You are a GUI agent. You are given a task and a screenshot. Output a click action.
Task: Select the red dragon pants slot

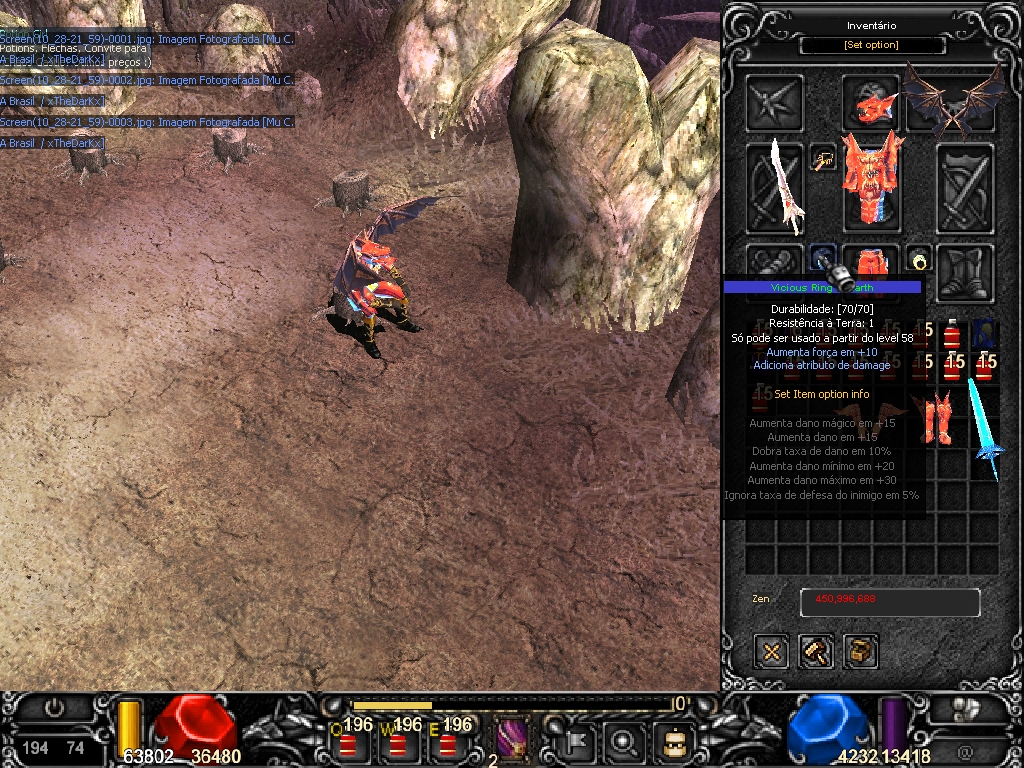871,265
